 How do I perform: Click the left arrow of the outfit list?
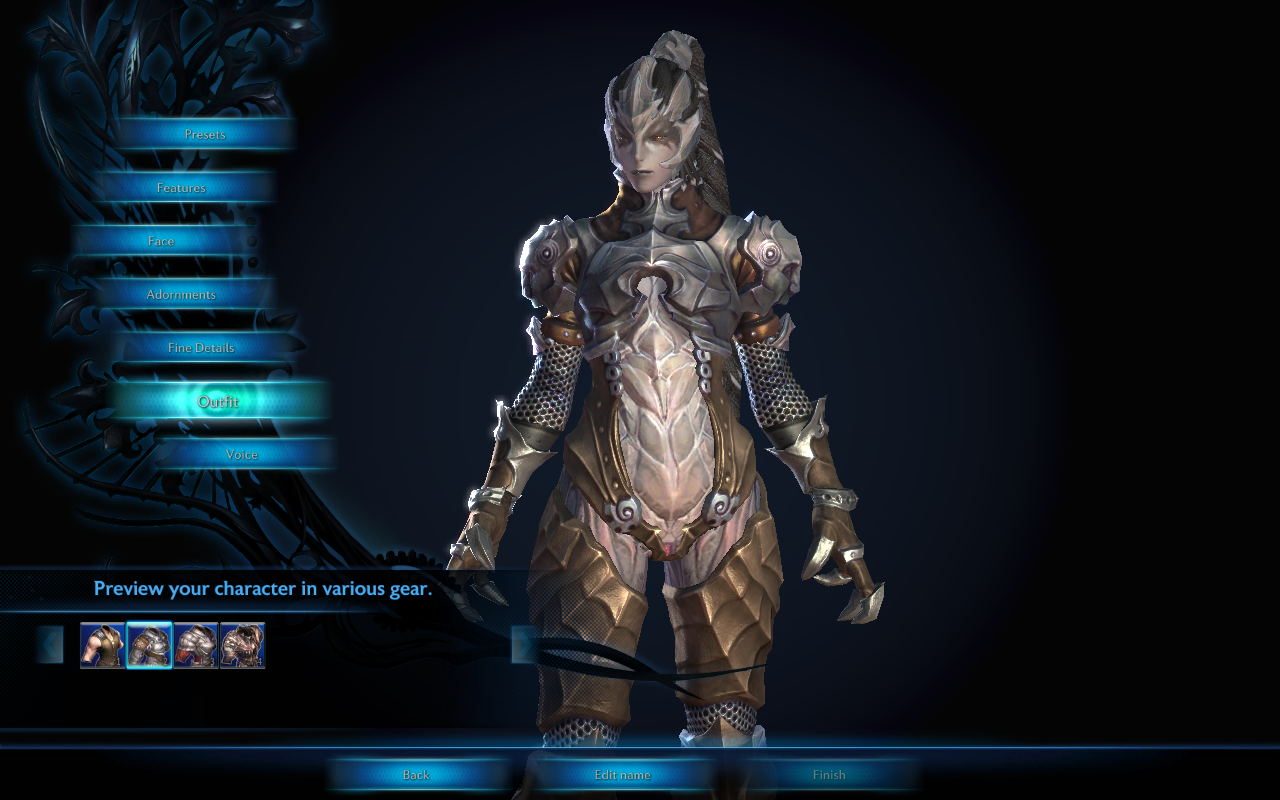pyautogui.click(x=50, y=645)
